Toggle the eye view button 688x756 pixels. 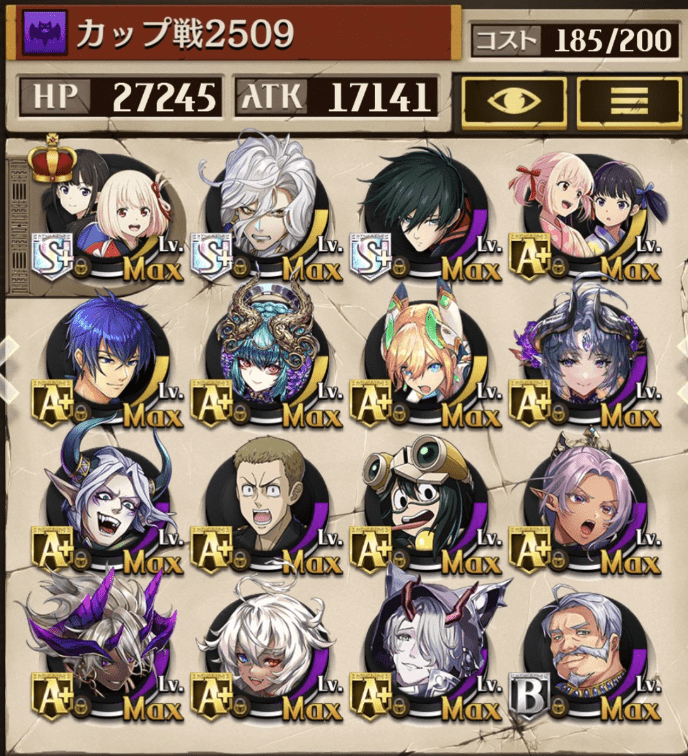(x=514, y=99)
